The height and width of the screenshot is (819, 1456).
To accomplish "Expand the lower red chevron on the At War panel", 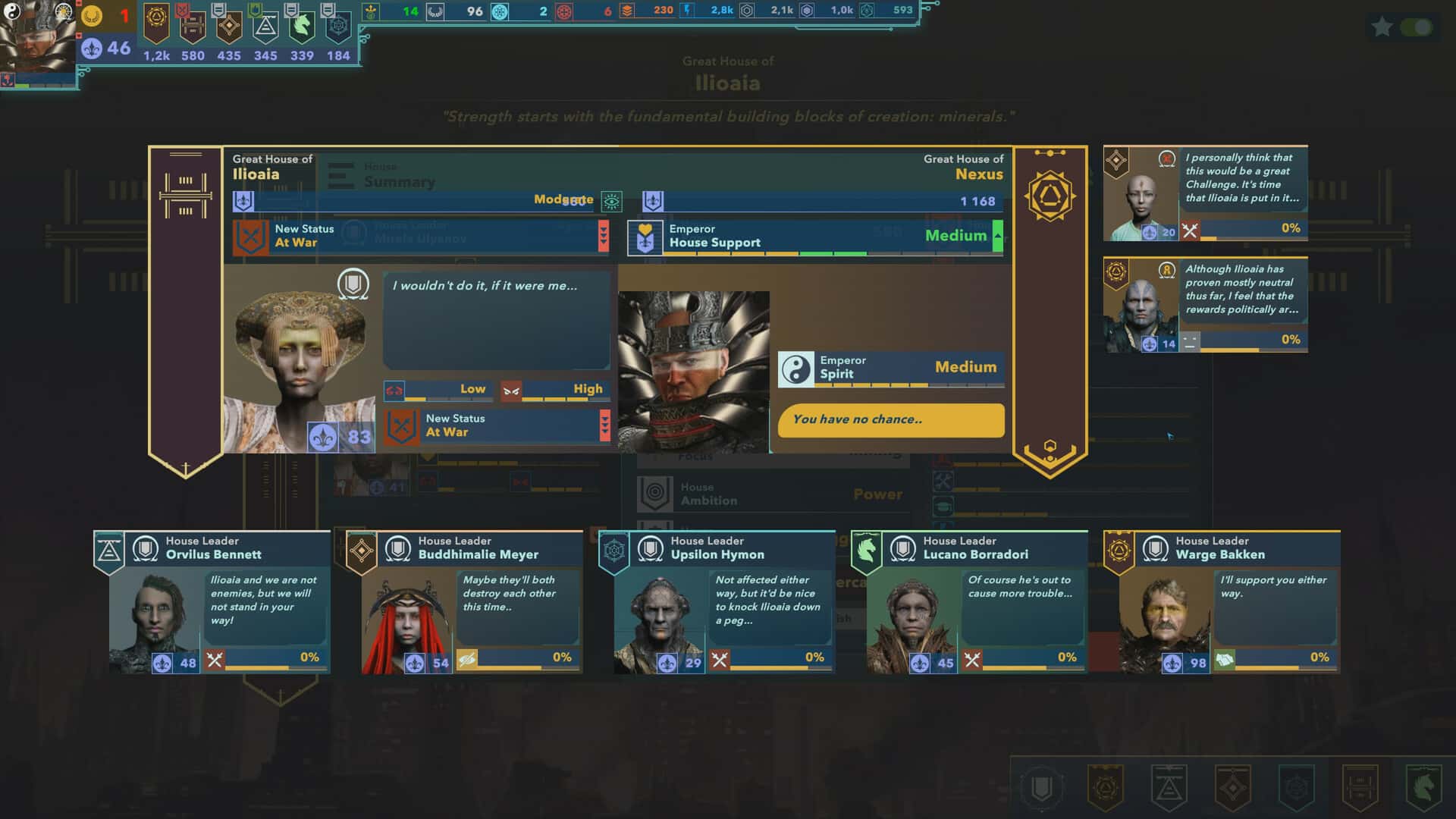I will pos(604,425).
